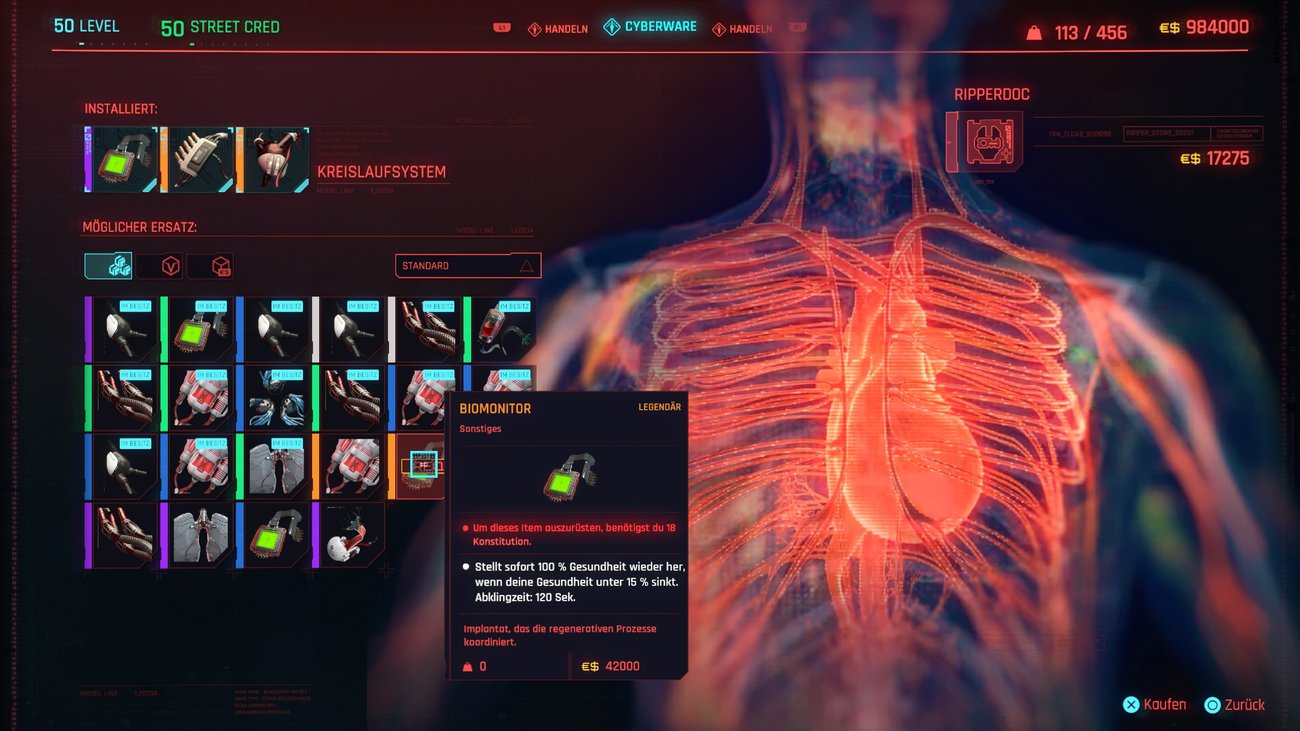The height and width of the screenshot is (731, 1300).
Task: Click the Zurück button
Action: click(1236, 704)
